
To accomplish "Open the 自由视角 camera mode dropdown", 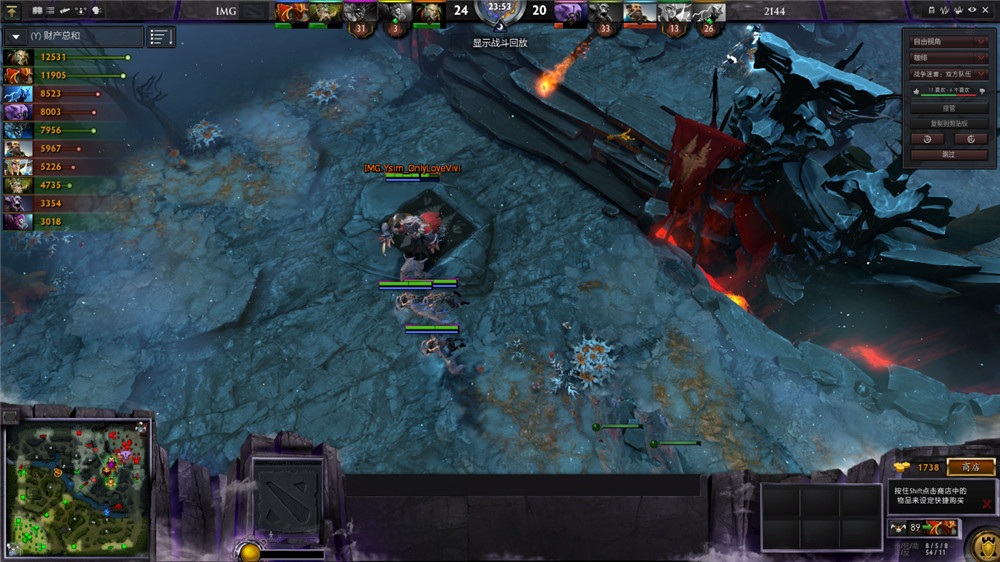I will click(x=949, y=42).
